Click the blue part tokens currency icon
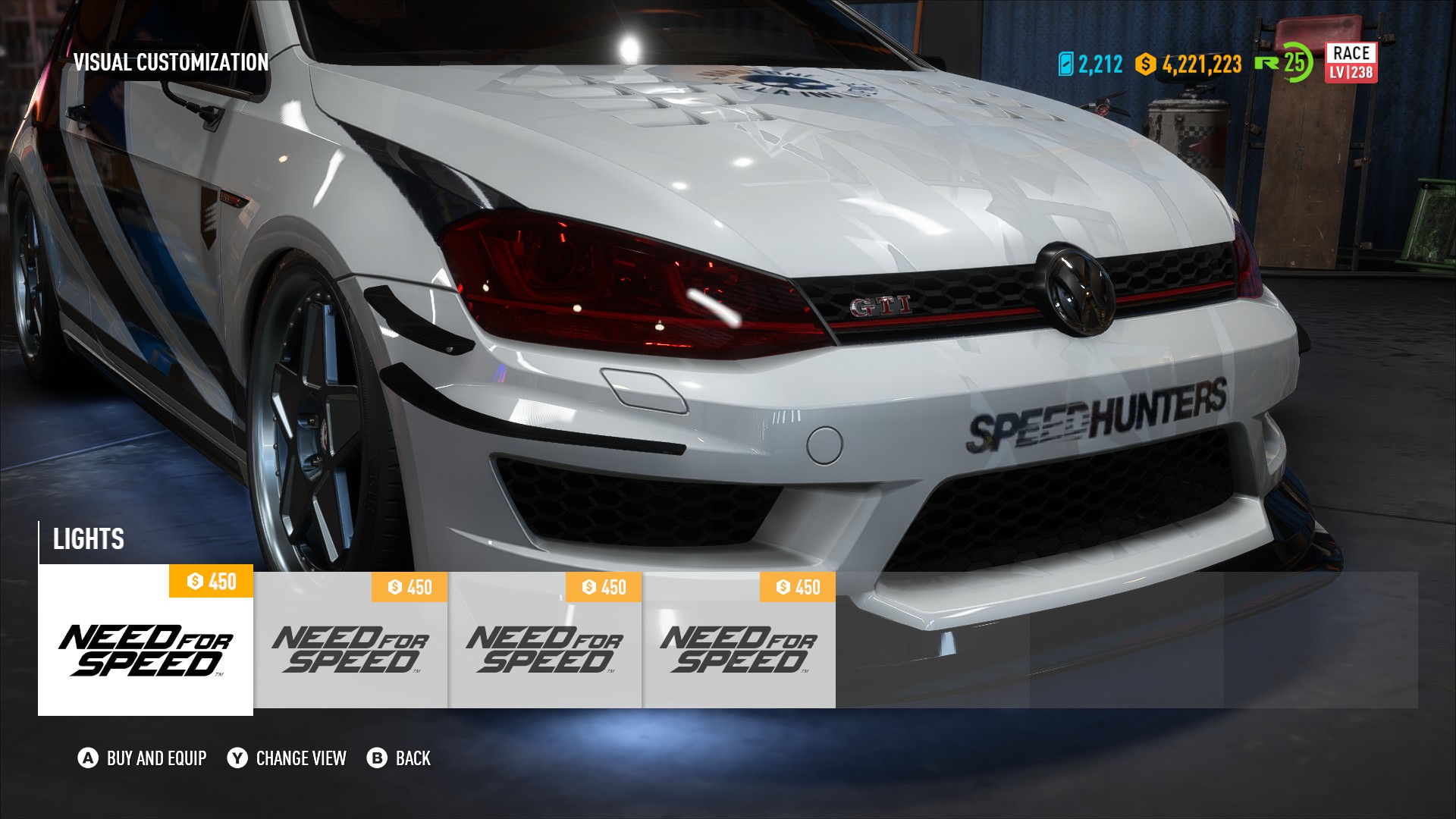 coord(1068,65)
